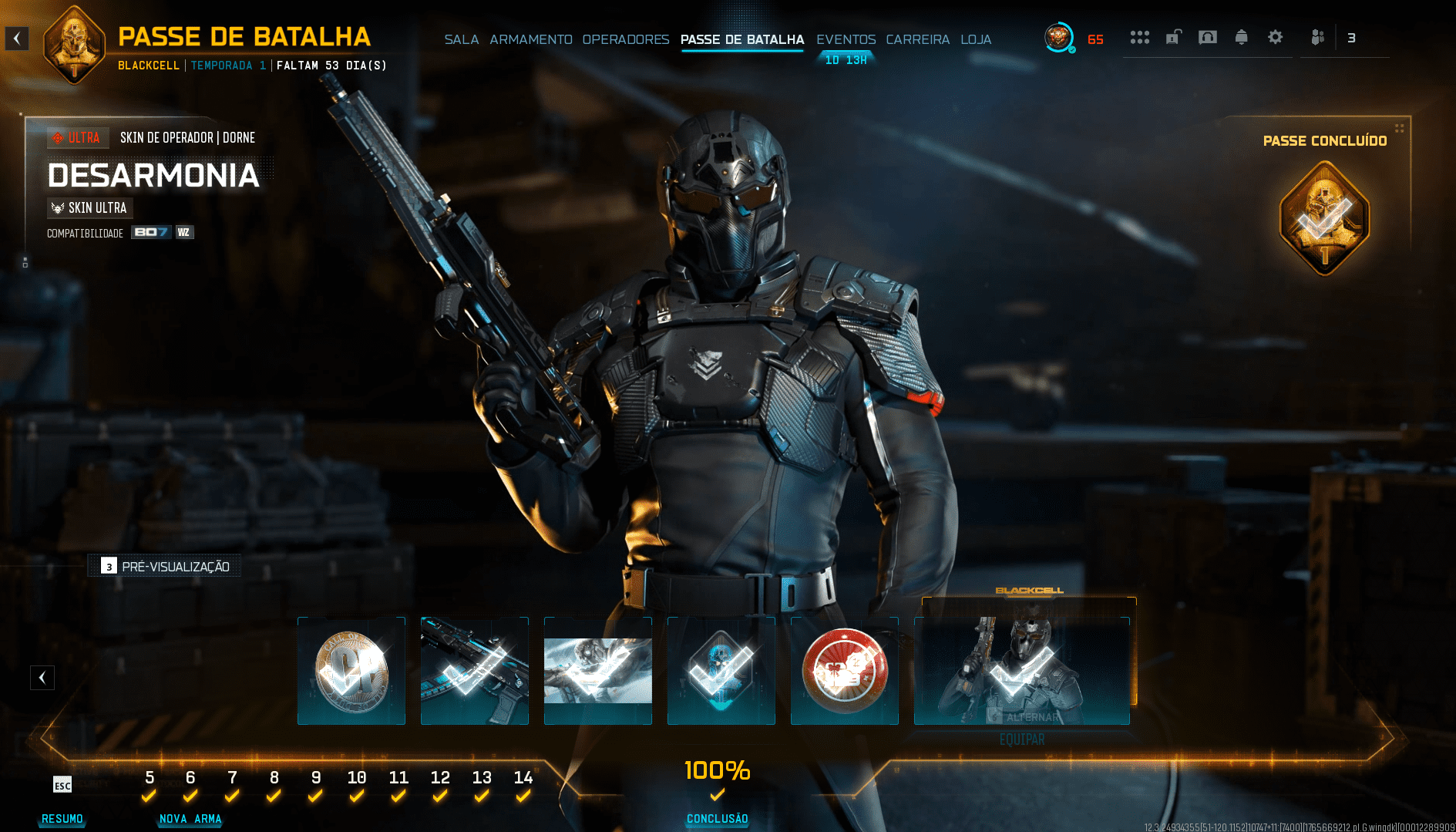
Task: Open the EVENTOS tab
Action: pos(846,39)
